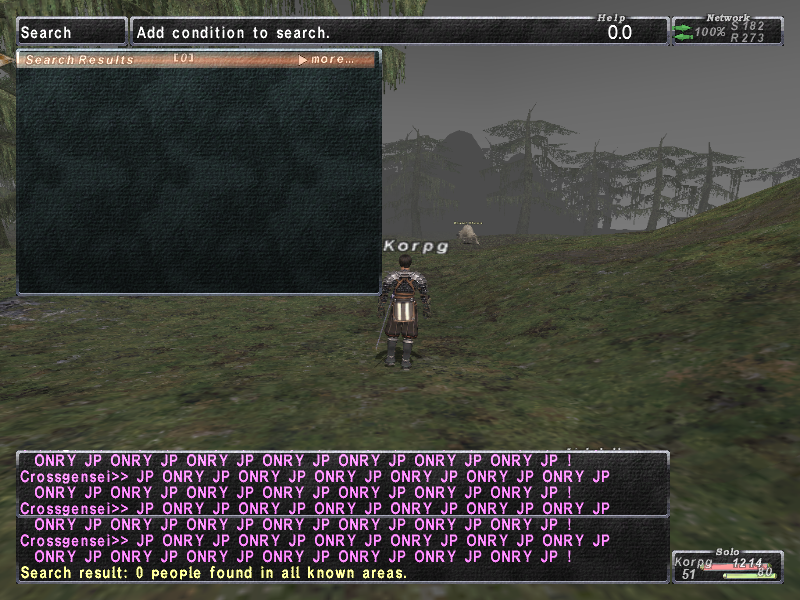800x600 pixels.
Task: Select the Search Results header row
Action: pyautogui.click(x=150, y=60)
